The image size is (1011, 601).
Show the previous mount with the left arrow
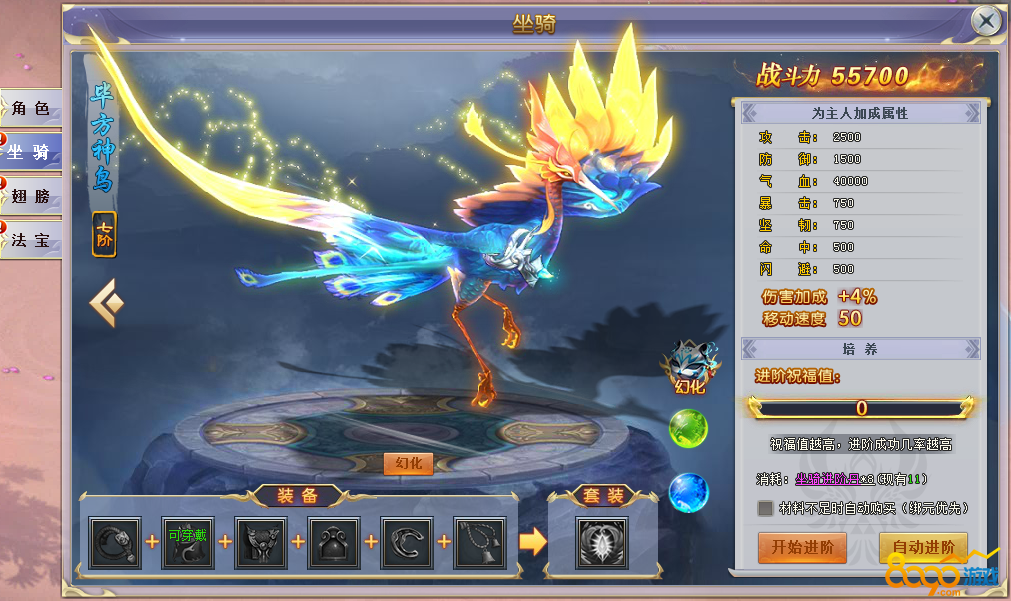(x=107, y=303)
